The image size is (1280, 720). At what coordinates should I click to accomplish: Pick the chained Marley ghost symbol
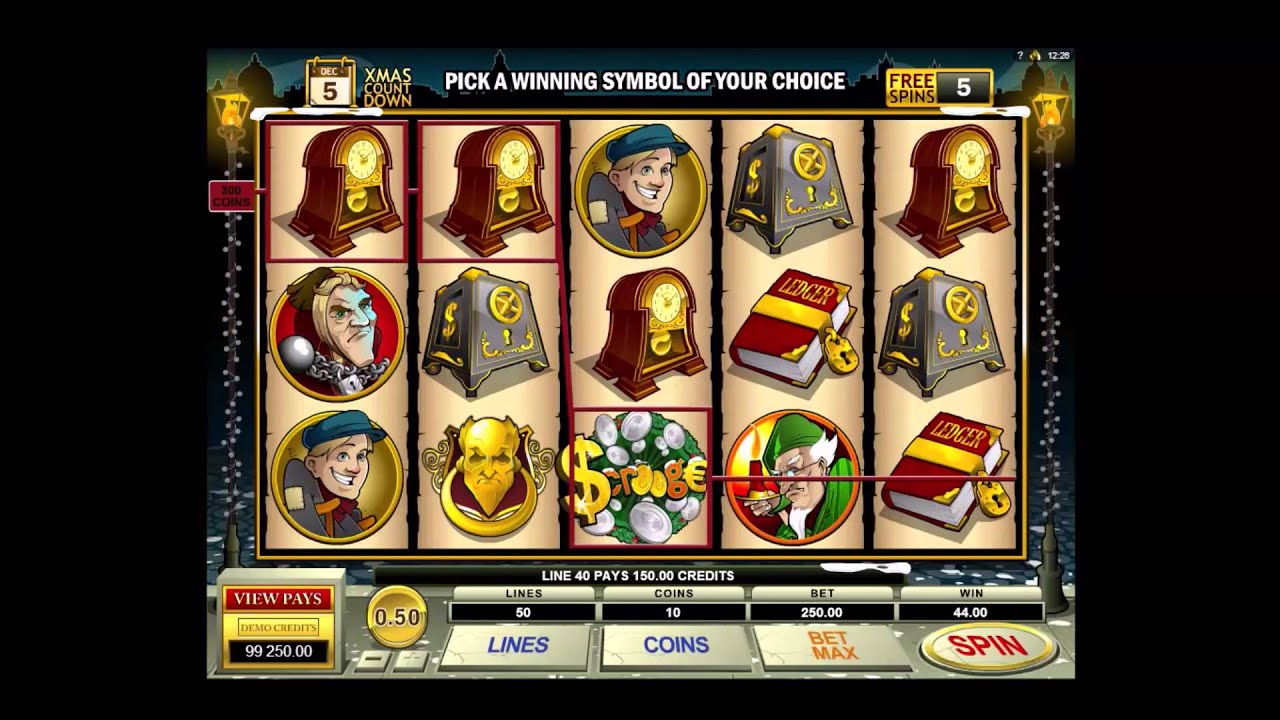tap(337, 334)
